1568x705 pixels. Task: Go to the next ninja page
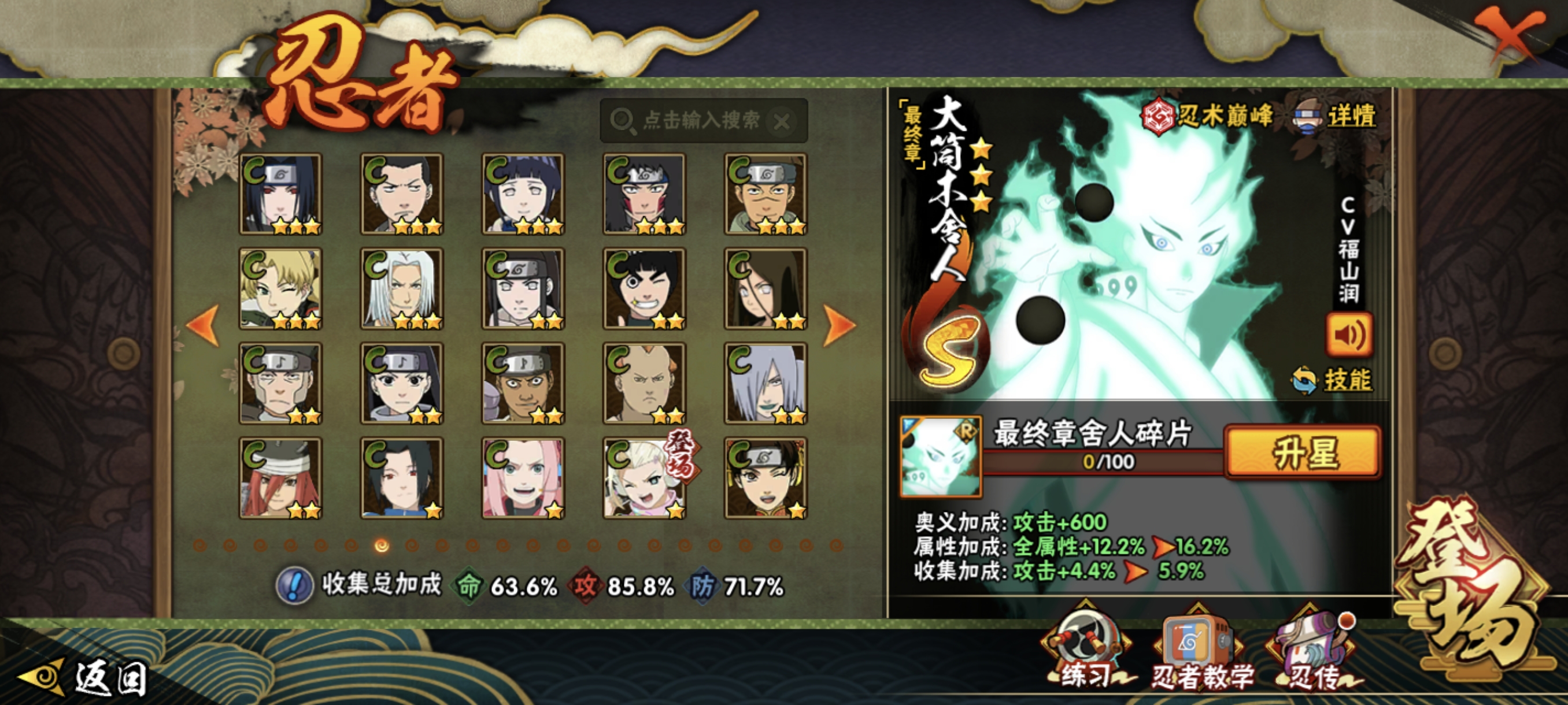[x=840, y=325]
